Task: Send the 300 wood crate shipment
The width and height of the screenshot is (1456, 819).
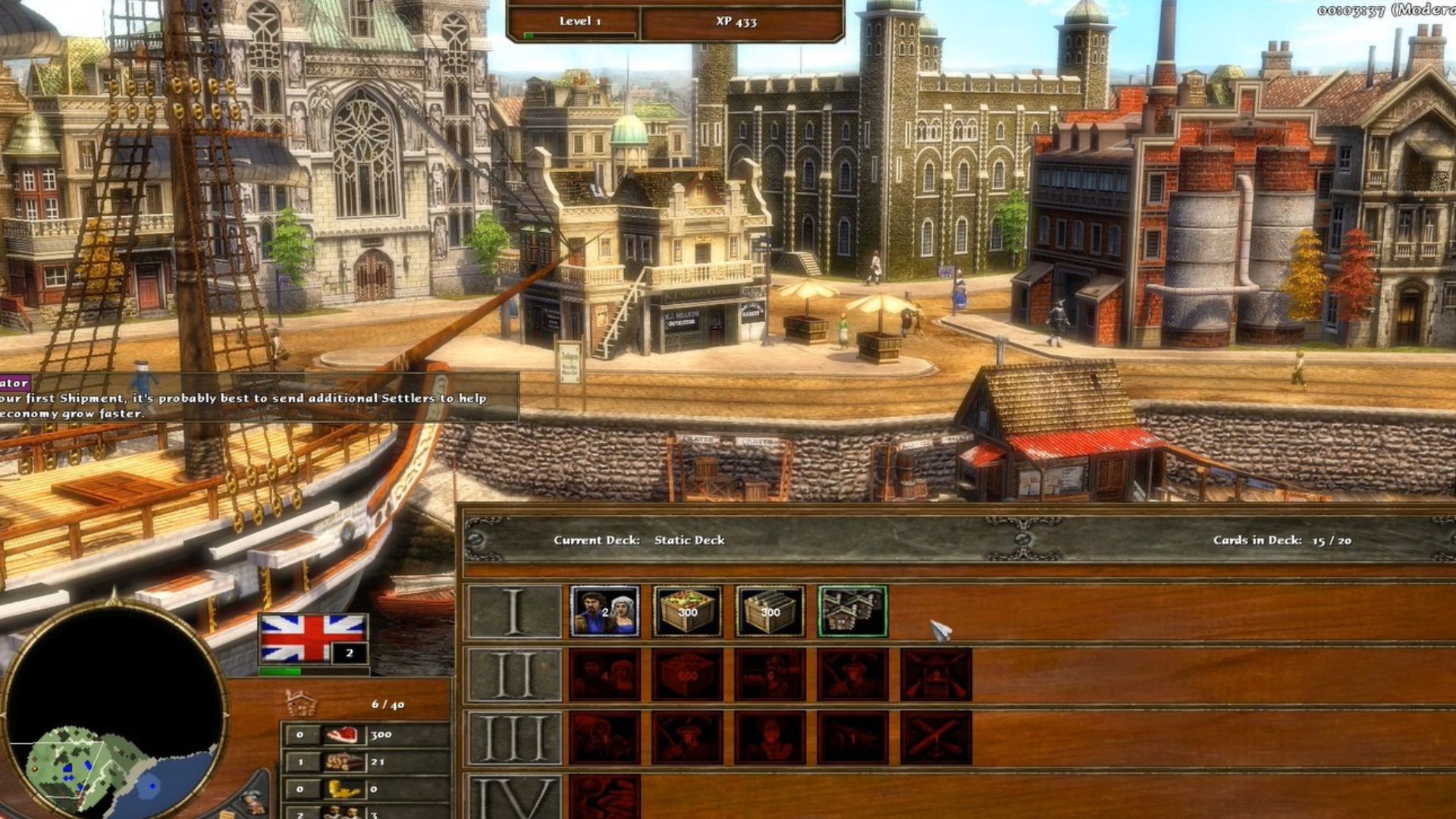Action: click(770, 611)
